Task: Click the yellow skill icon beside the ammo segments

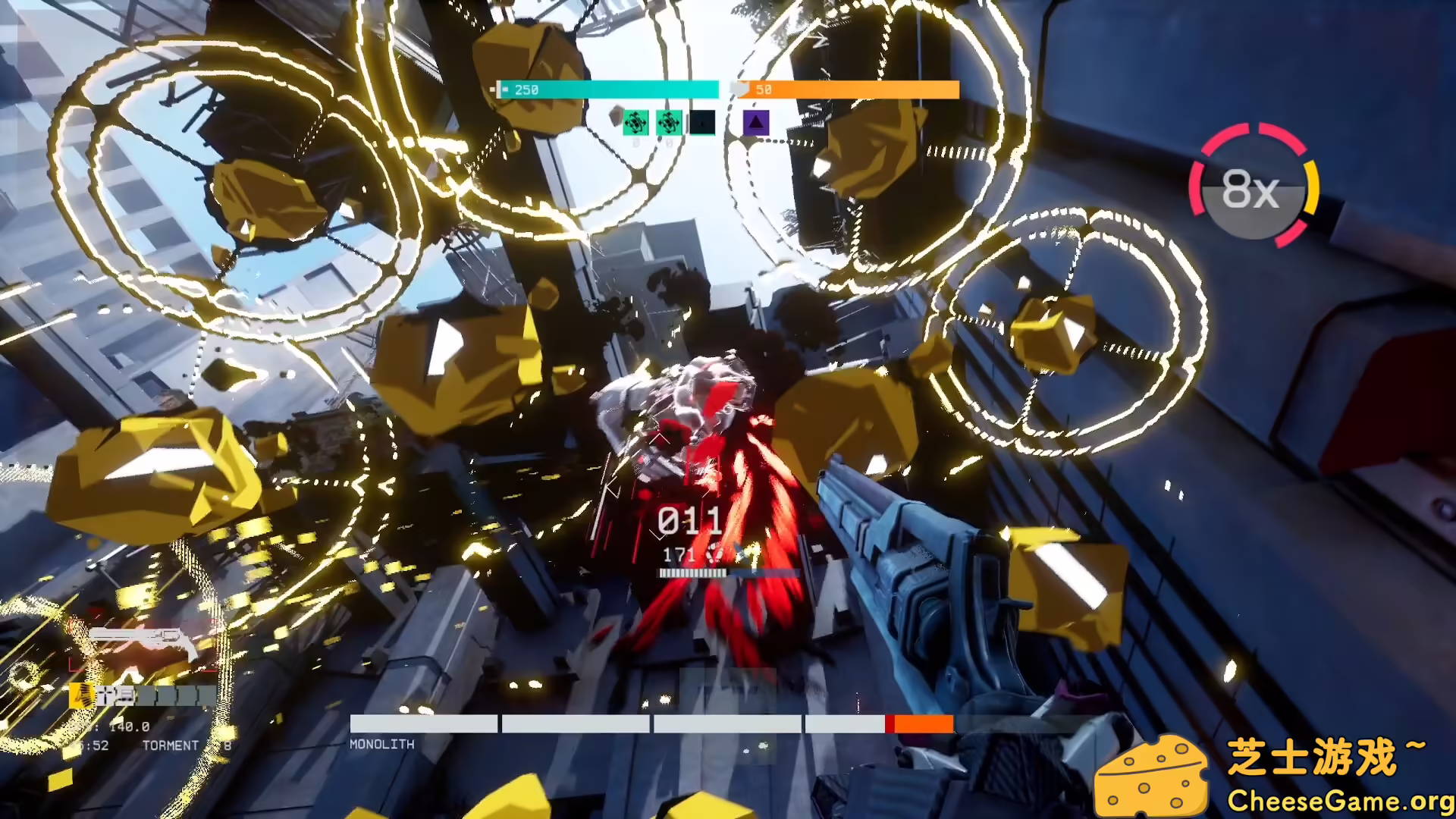Action: [80, 695]
